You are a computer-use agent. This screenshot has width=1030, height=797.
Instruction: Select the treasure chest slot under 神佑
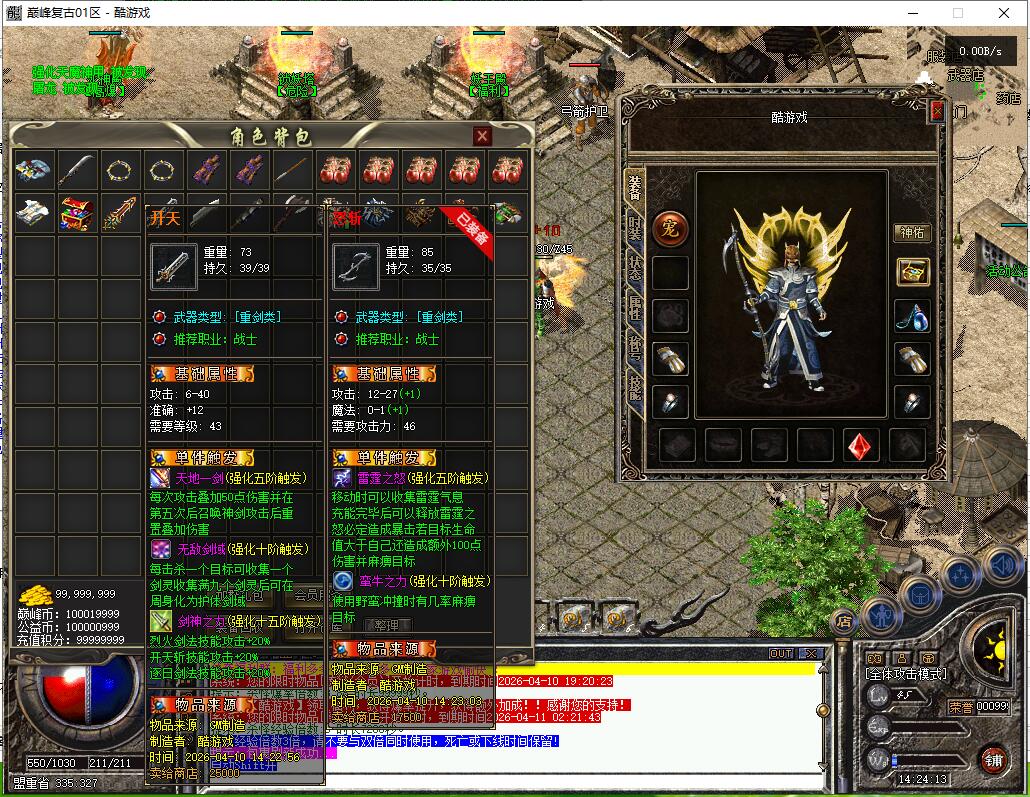pos(911,271)
